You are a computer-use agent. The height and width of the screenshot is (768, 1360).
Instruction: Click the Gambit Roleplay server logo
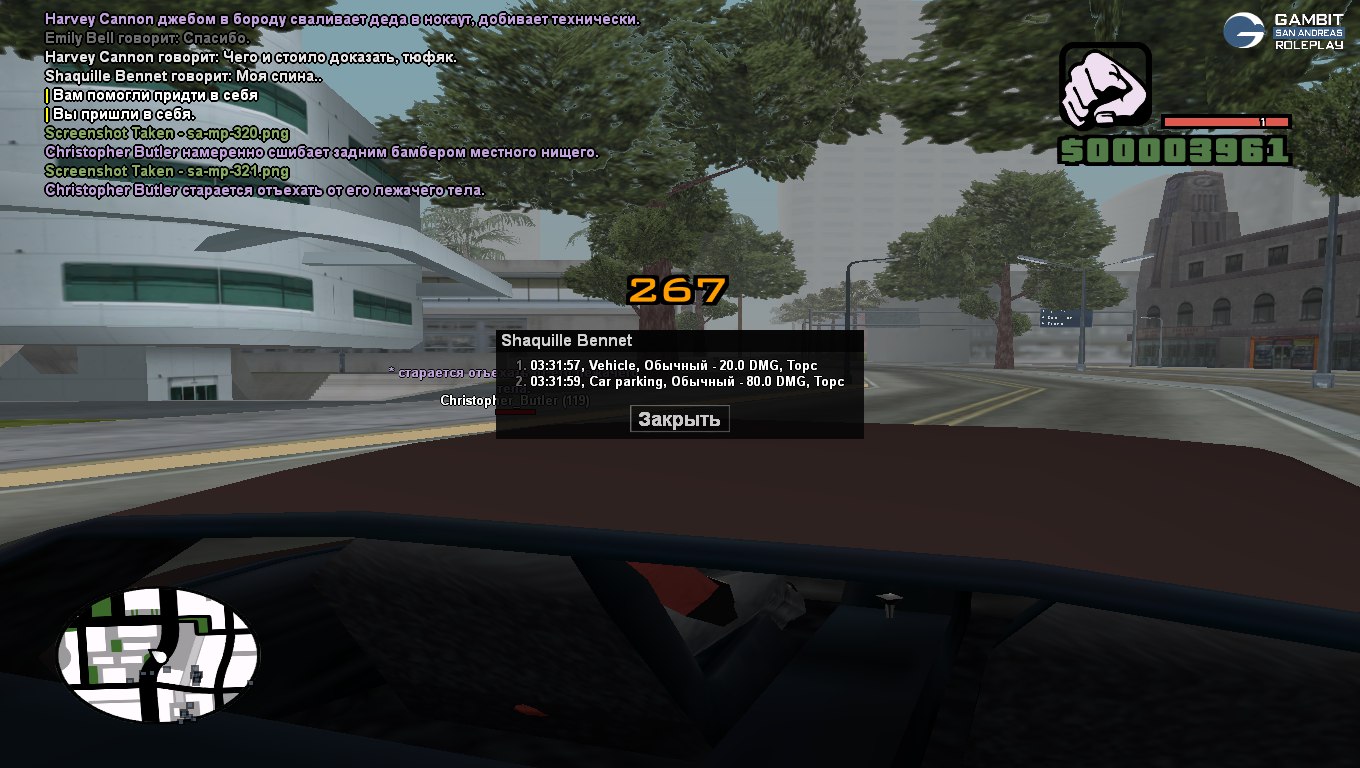1283,32
